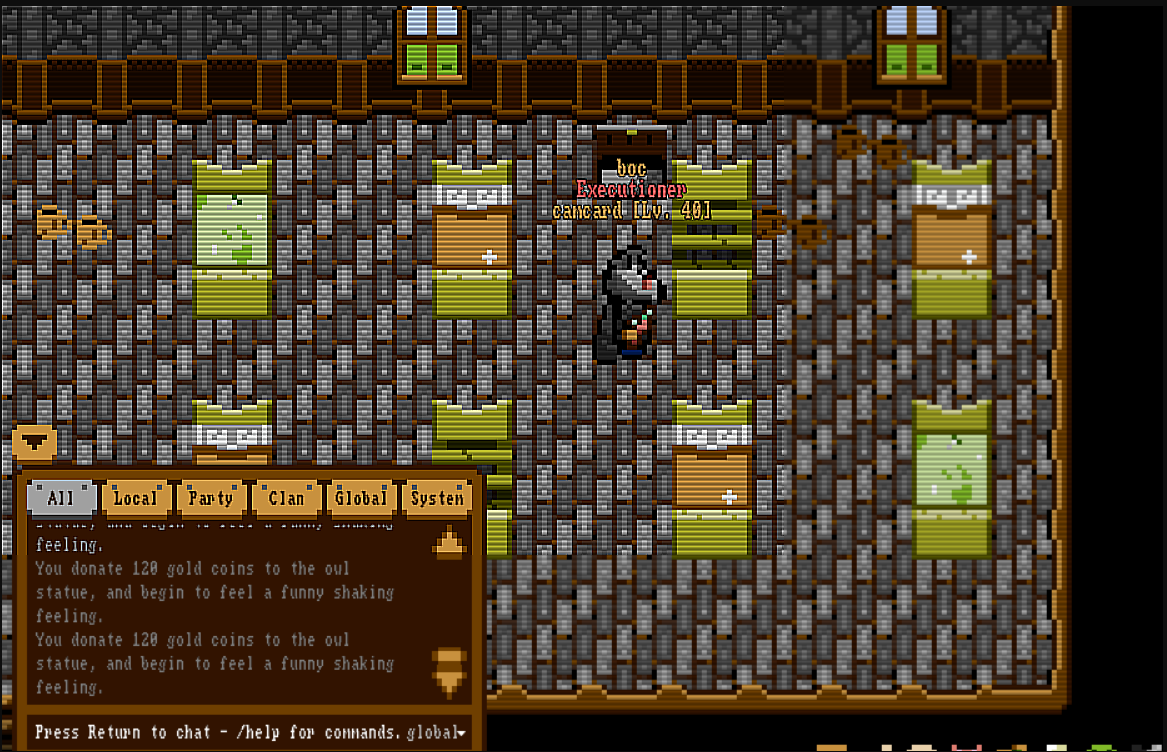Screen dimensions: 1167x752
Task: Click the chat log scroll-down arrow
Action: click(x=449, y=671)
